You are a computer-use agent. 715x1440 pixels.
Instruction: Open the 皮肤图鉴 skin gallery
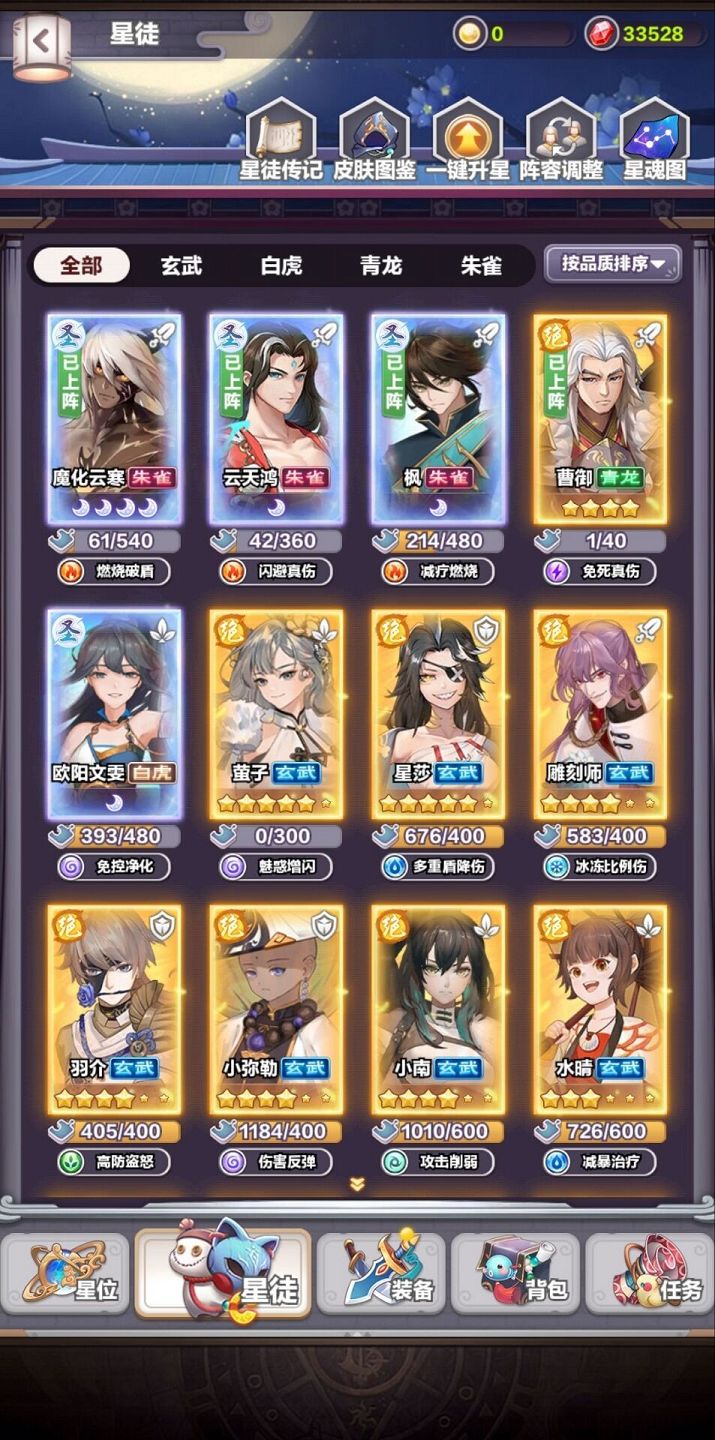375,140
